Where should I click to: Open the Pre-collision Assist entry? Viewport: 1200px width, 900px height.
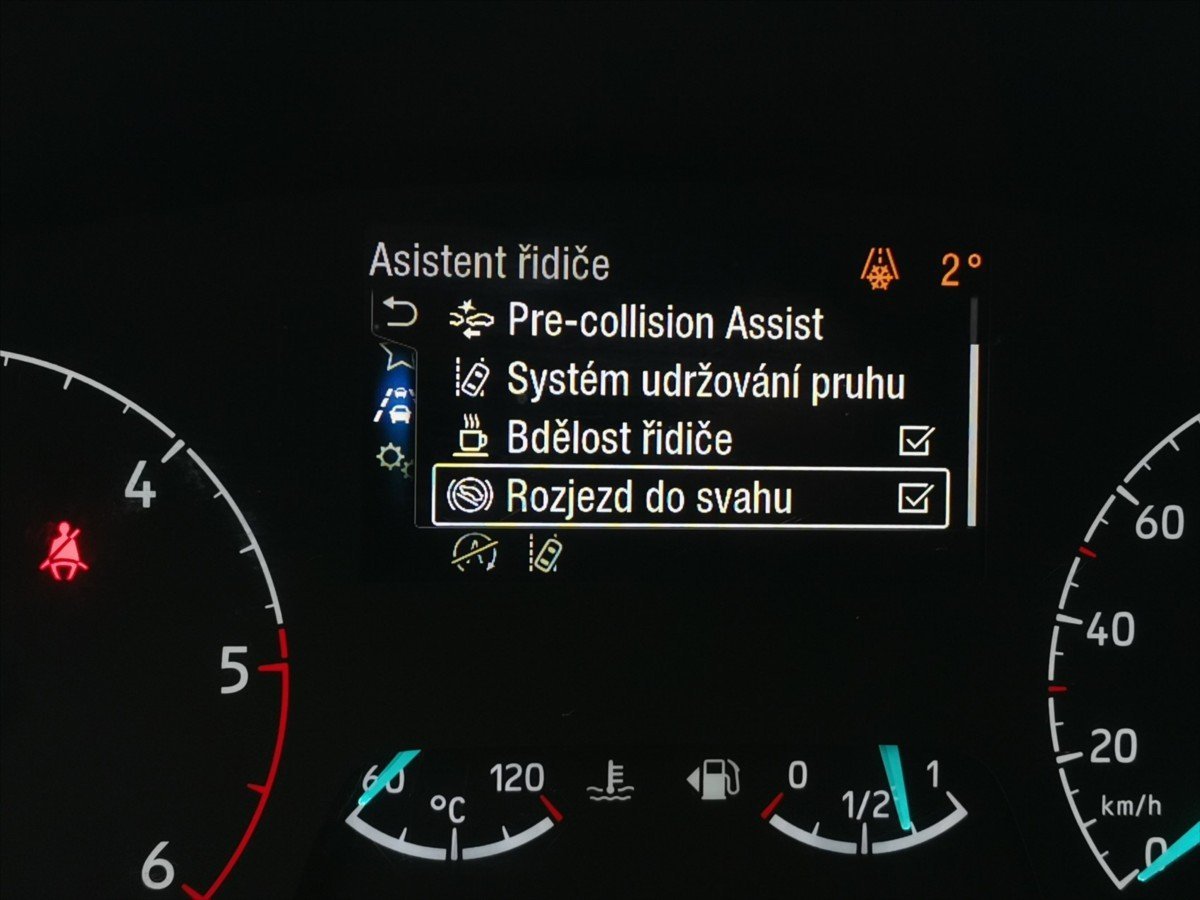point(665,322)
